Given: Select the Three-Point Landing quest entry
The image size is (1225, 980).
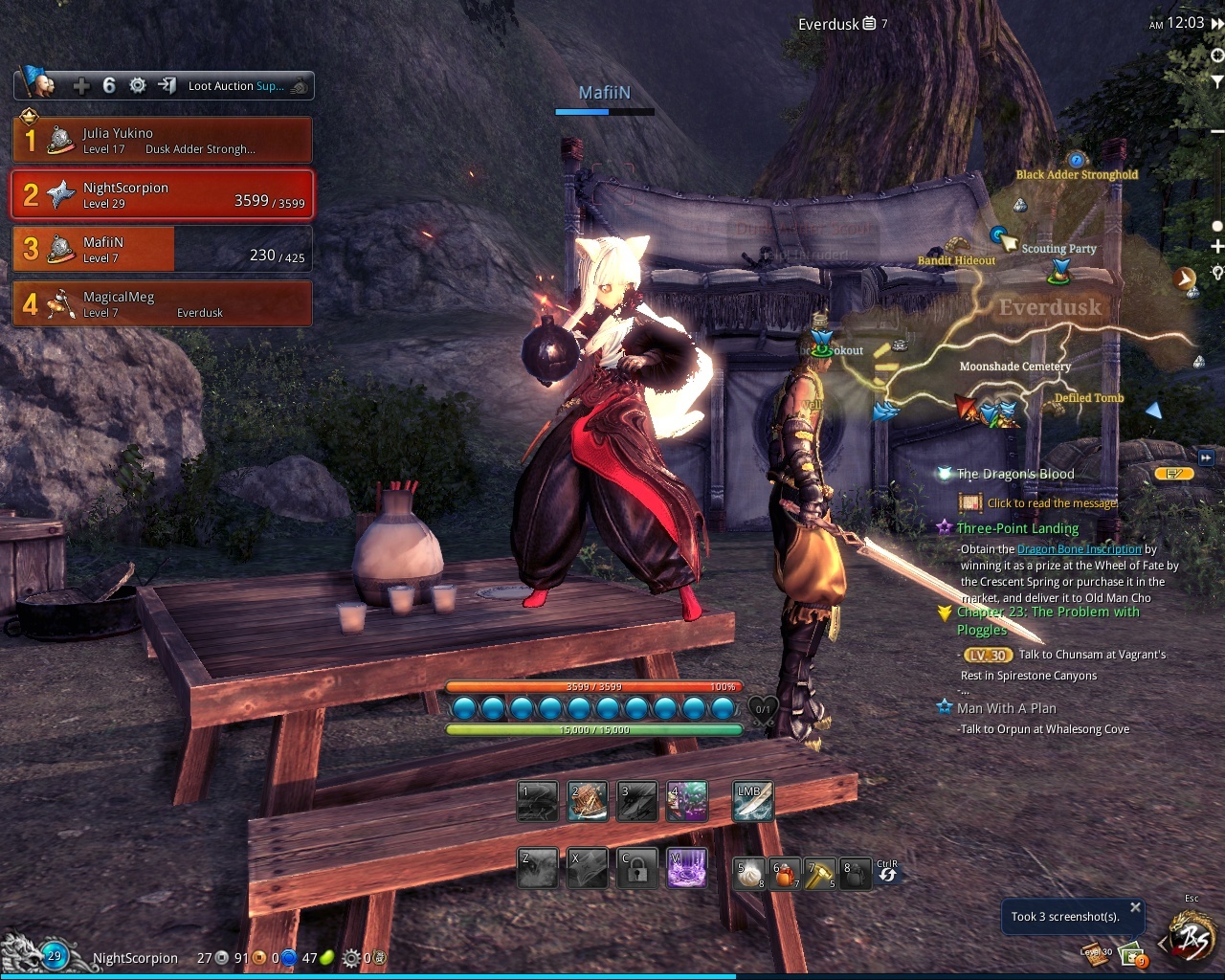Looking at the screenshot, I should point(1017,528).
